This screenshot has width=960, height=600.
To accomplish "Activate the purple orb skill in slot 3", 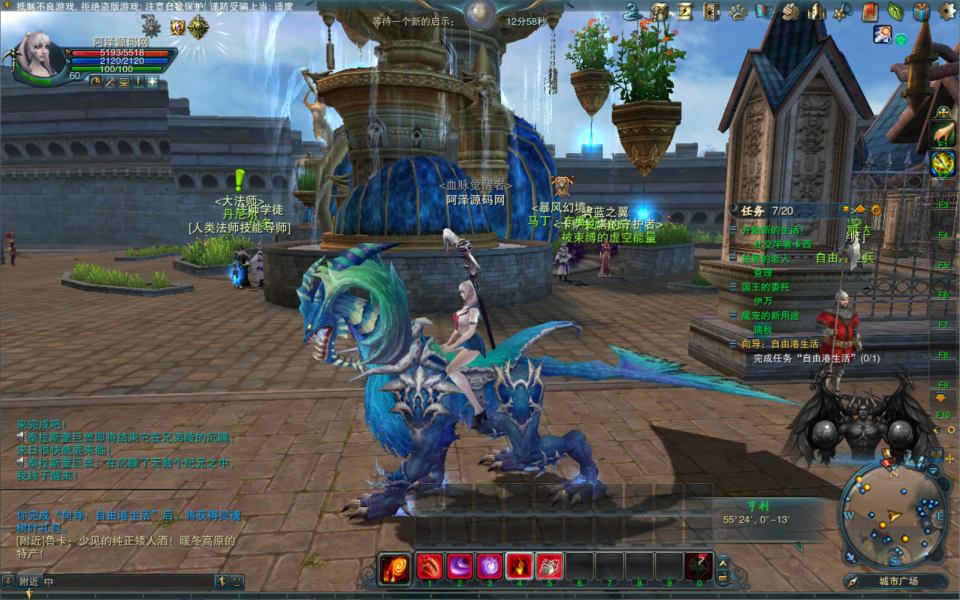I will pyautogui.click(x=490, y=566).
